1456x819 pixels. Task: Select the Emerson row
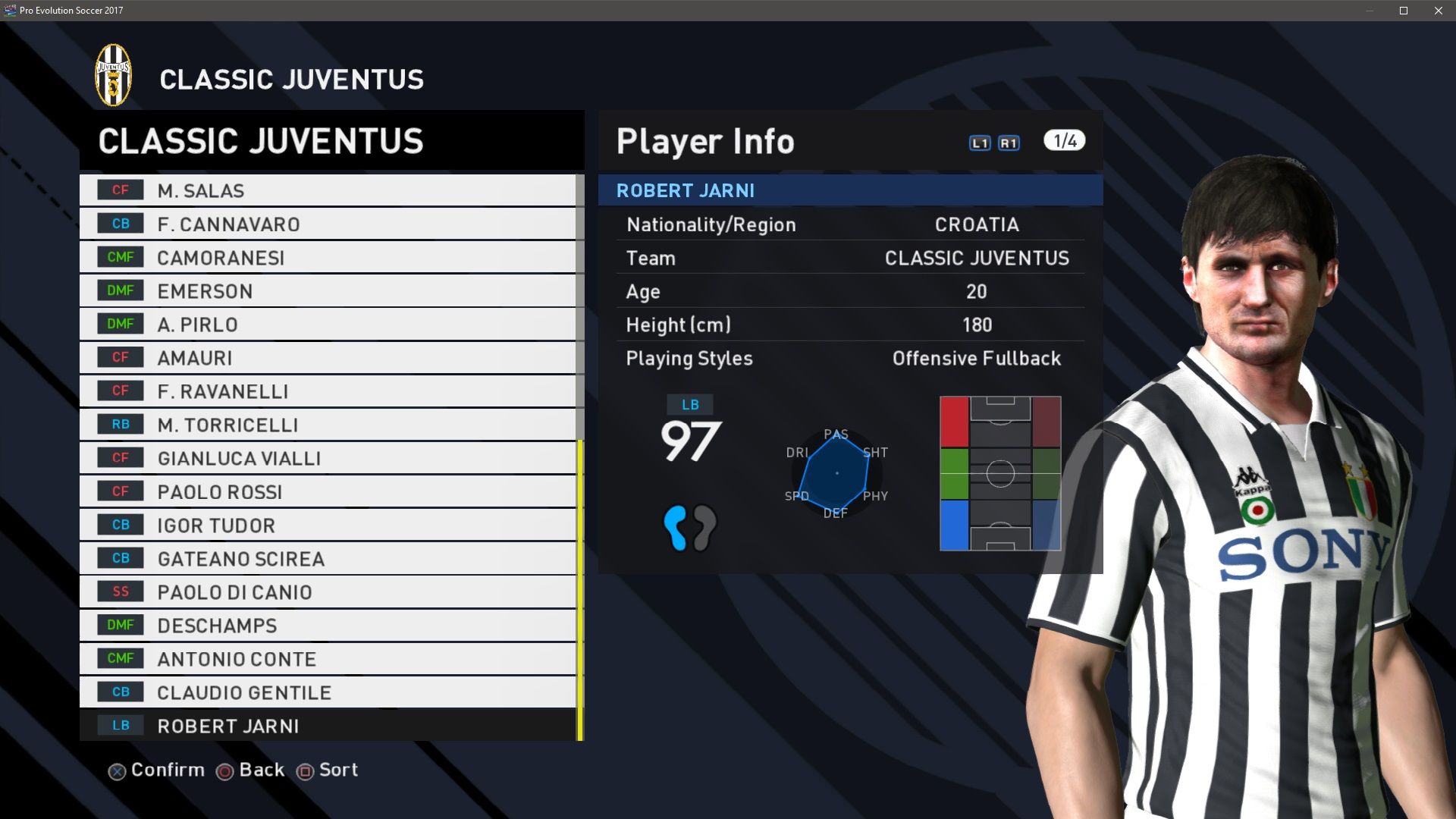click(x=328, y=291)
